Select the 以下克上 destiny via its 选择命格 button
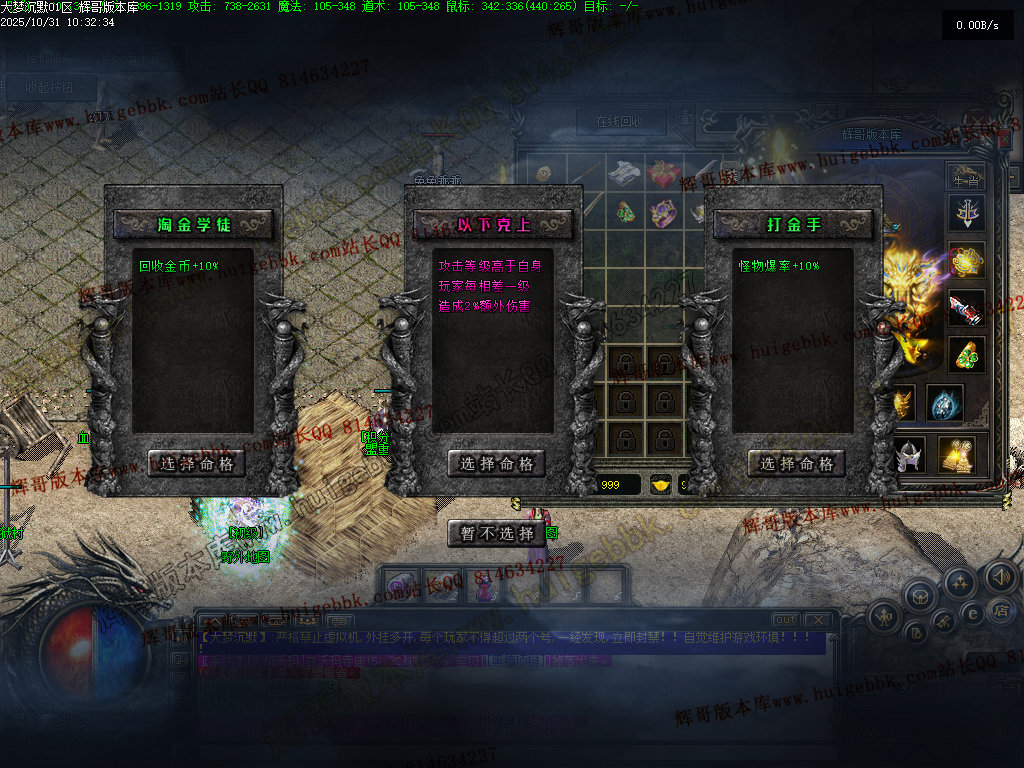Image resolution: width=1024 pixels, height=768 pixels. click(497, 463)
